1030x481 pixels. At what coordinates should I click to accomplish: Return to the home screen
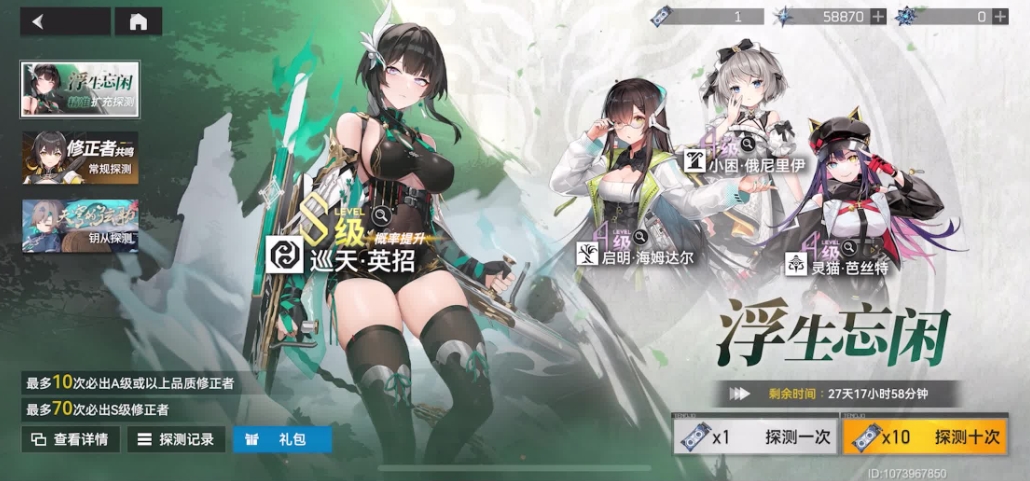click(x=138, y=21)
